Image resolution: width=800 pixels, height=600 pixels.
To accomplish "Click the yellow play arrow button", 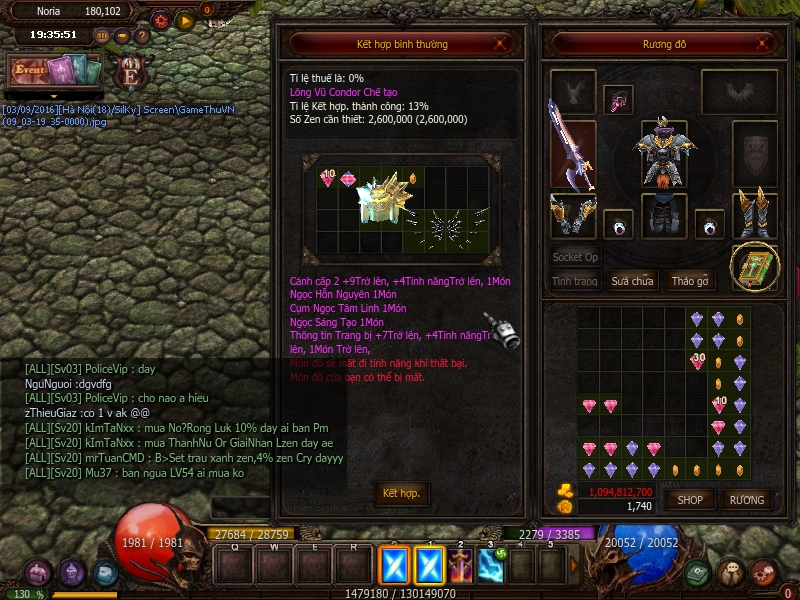I will click(x=185, y=20).
